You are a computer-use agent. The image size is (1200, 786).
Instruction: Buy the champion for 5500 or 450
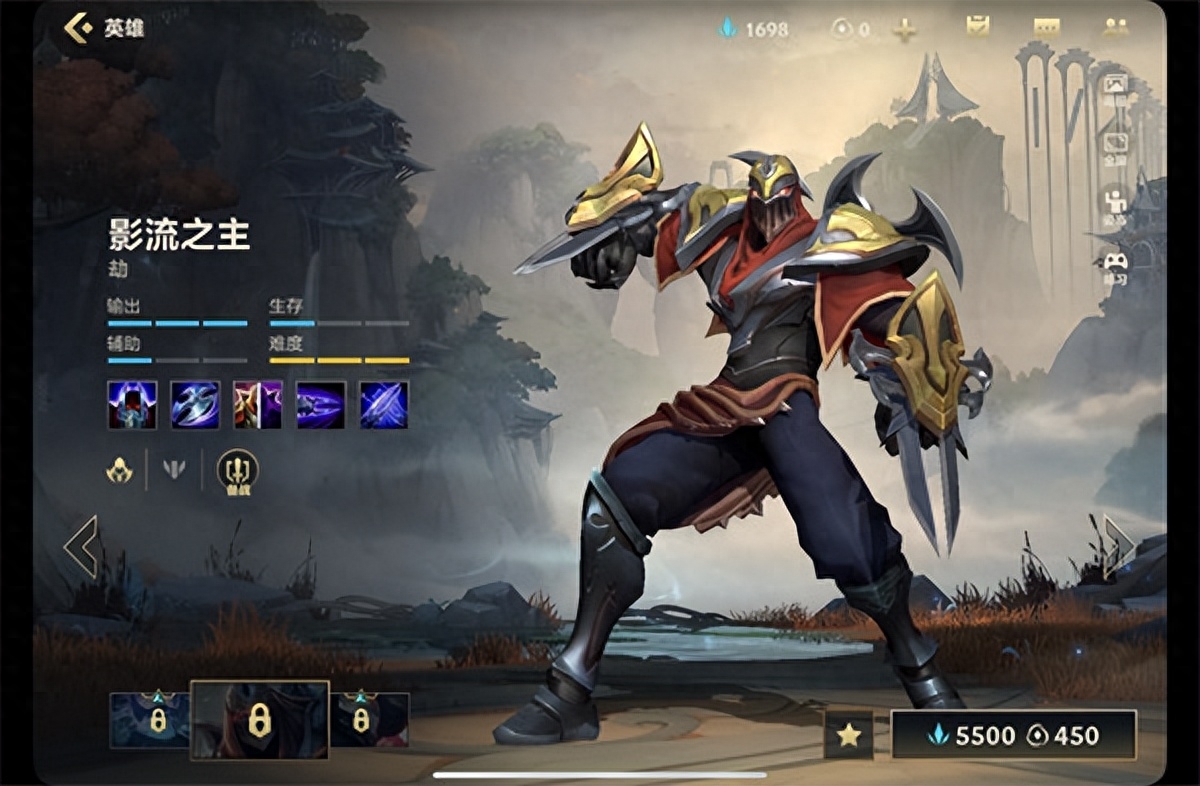pyautogui.click(x=1014, y=736)
